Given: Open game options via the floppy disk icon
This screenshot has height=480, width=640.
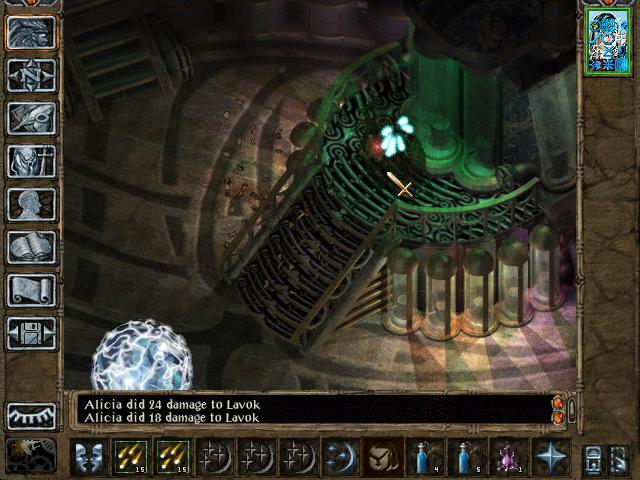Looking at the screenshot, I should [31, 333].
